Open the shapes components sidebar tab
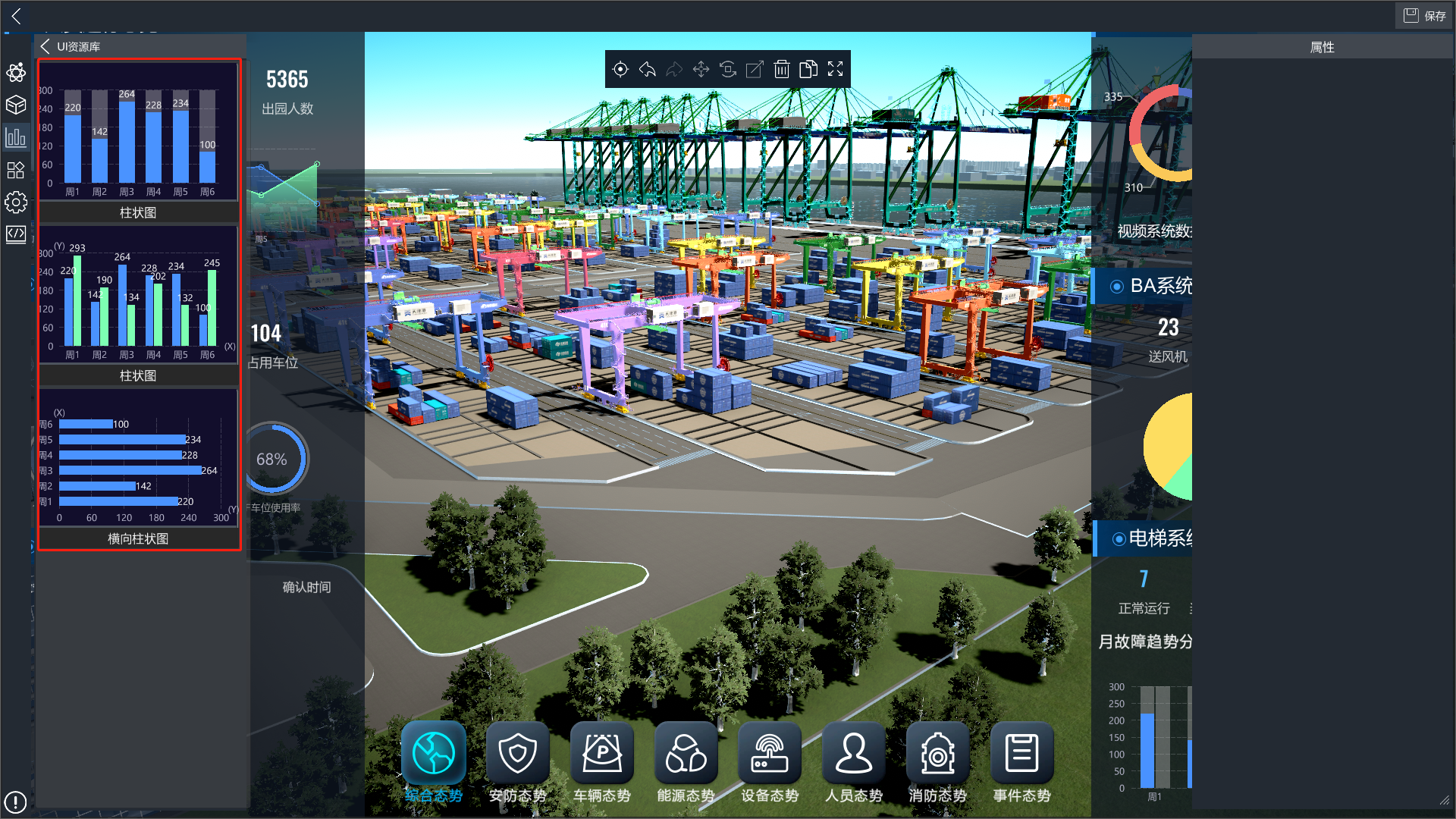Viewport: 1456px width, 819px height. (16, 170)
